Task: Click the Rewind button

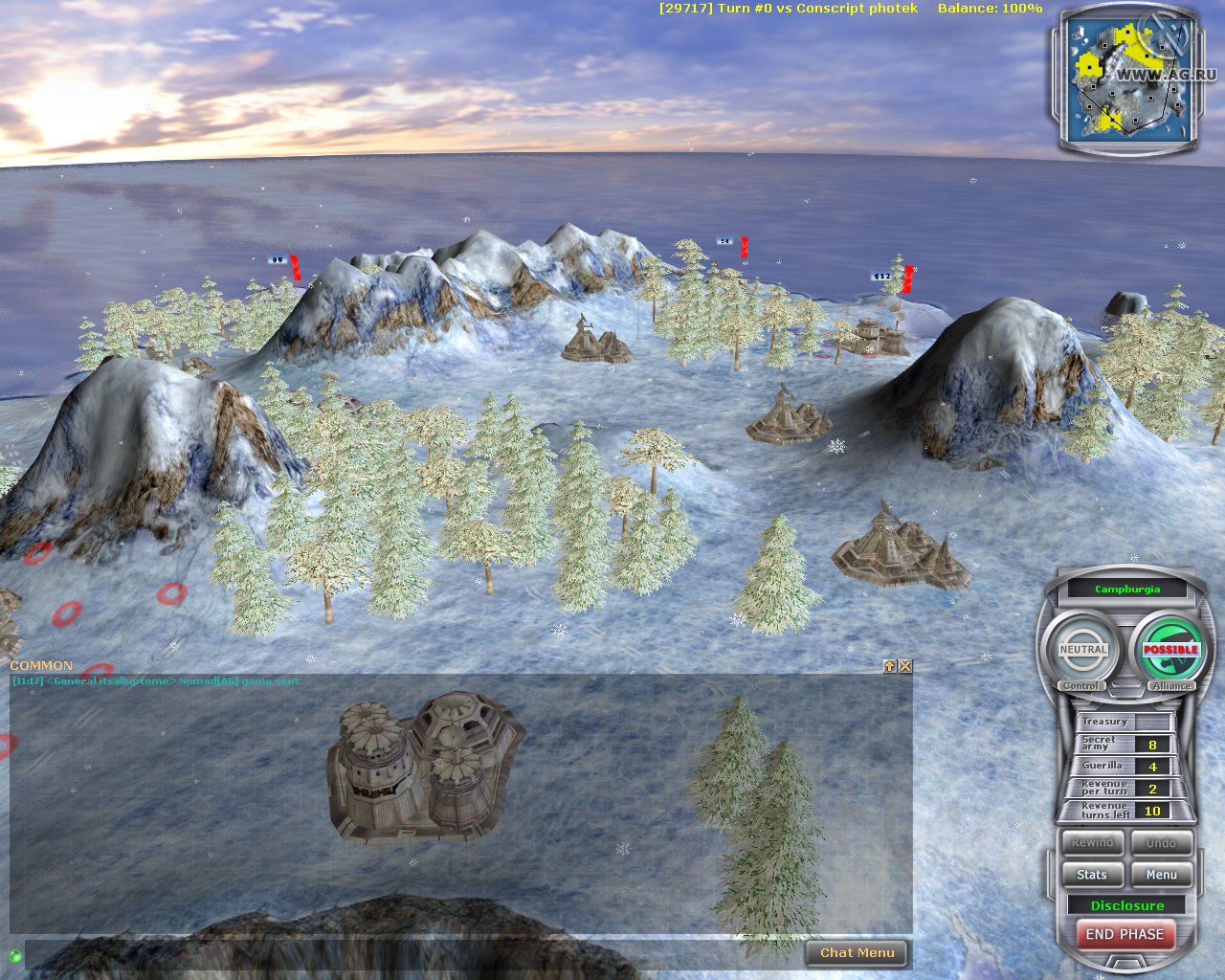Action: (1091, 843)
